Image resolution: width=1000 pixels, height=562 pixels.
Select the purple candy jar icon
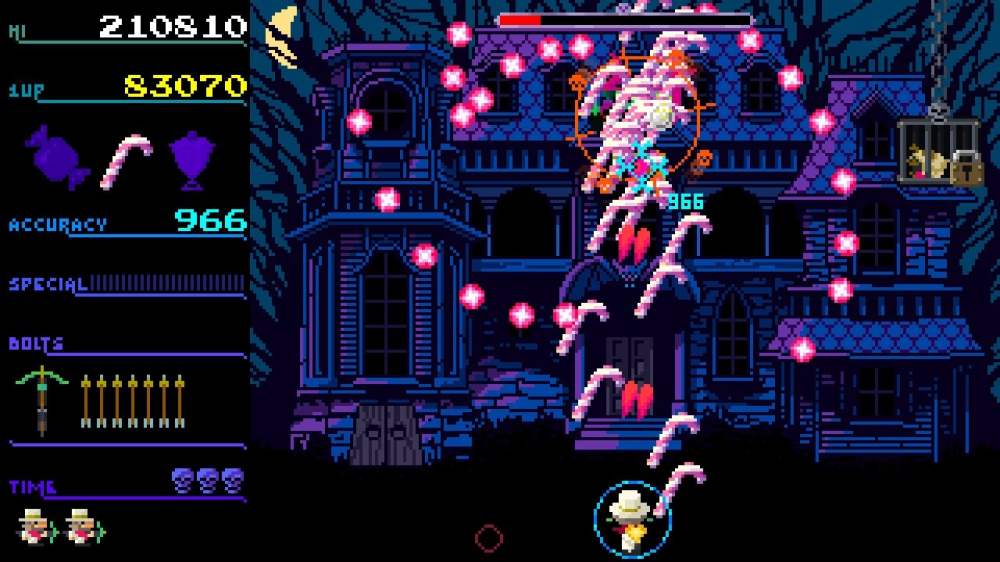point(194,158)
